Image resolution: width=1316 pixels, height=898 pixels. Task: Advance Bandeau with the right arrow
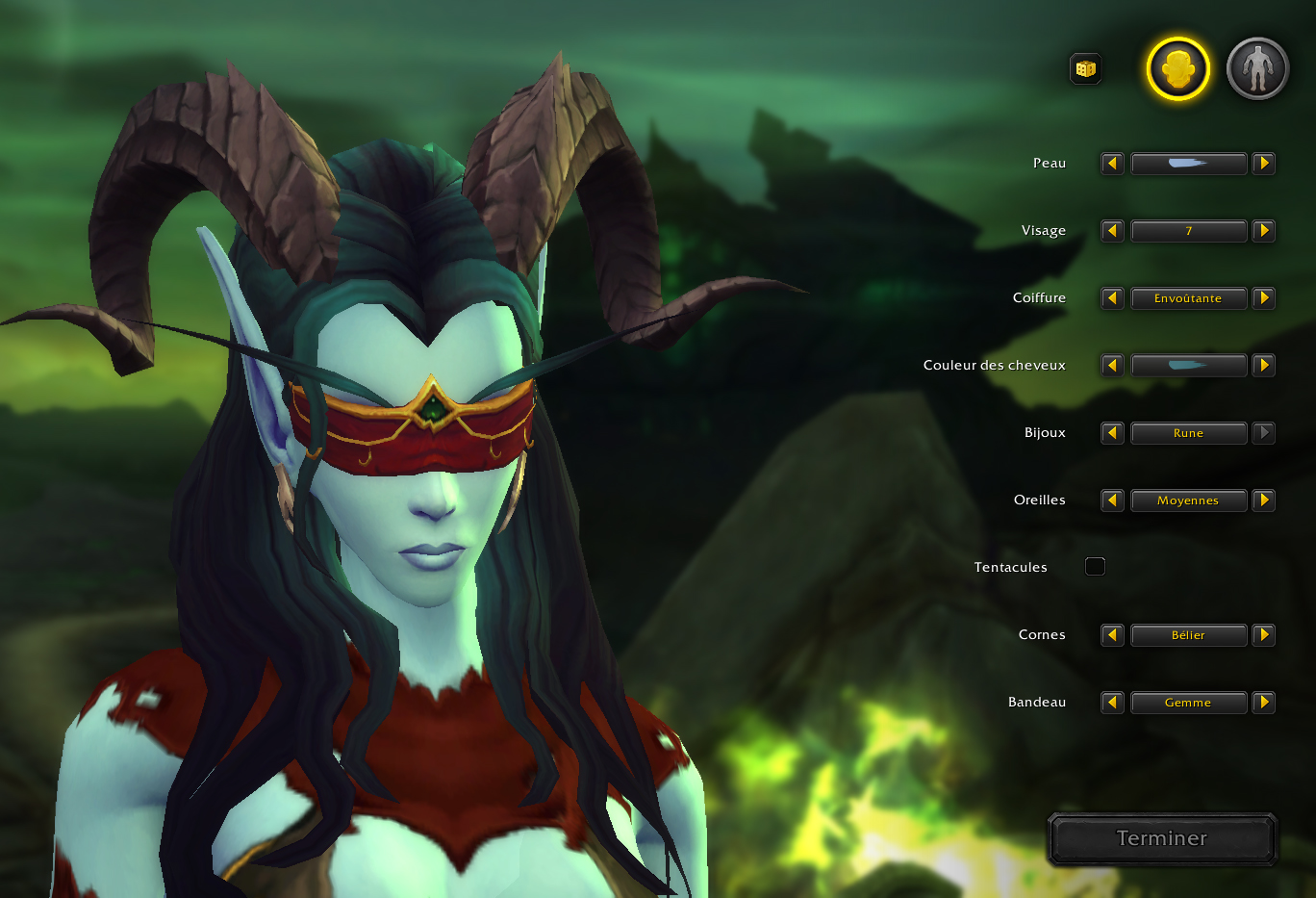pyautogui.click(x=1264, y=702)
